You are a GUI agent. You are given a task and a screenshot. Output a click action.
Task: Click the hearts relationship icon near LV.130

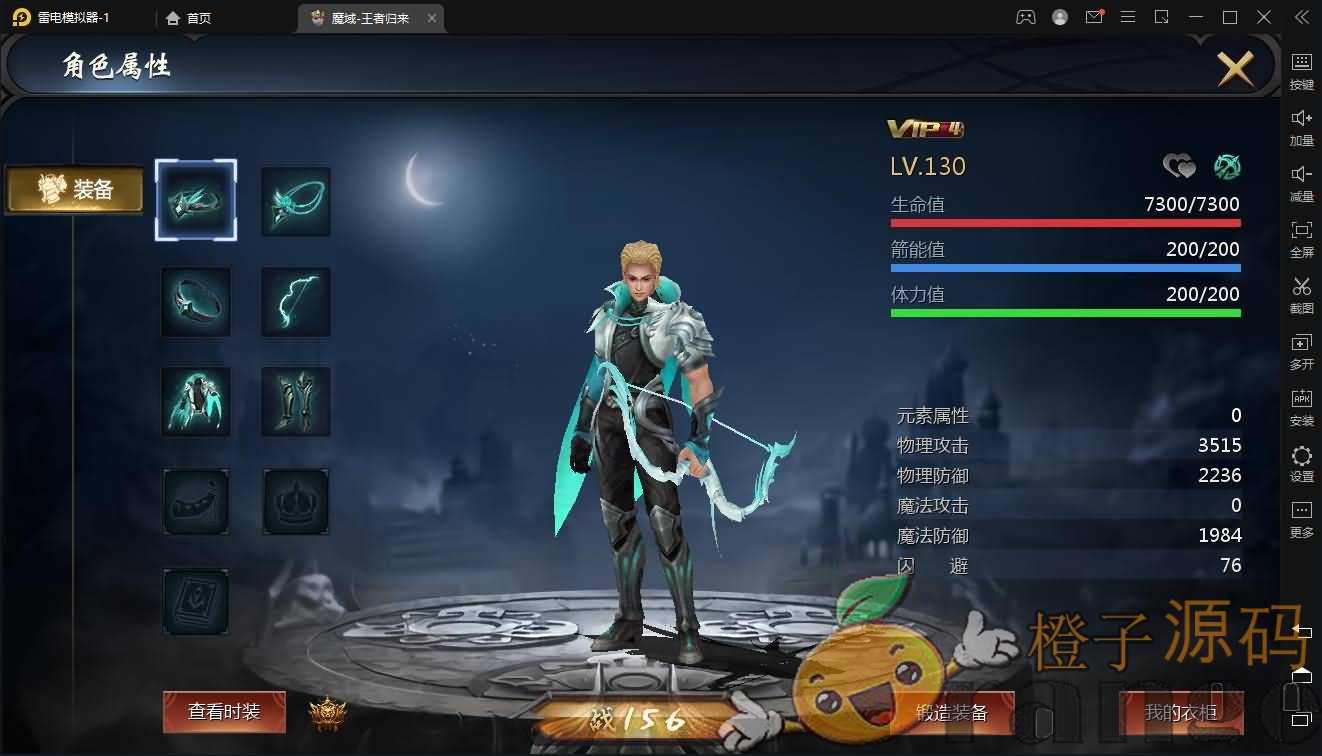[1180, 166]
